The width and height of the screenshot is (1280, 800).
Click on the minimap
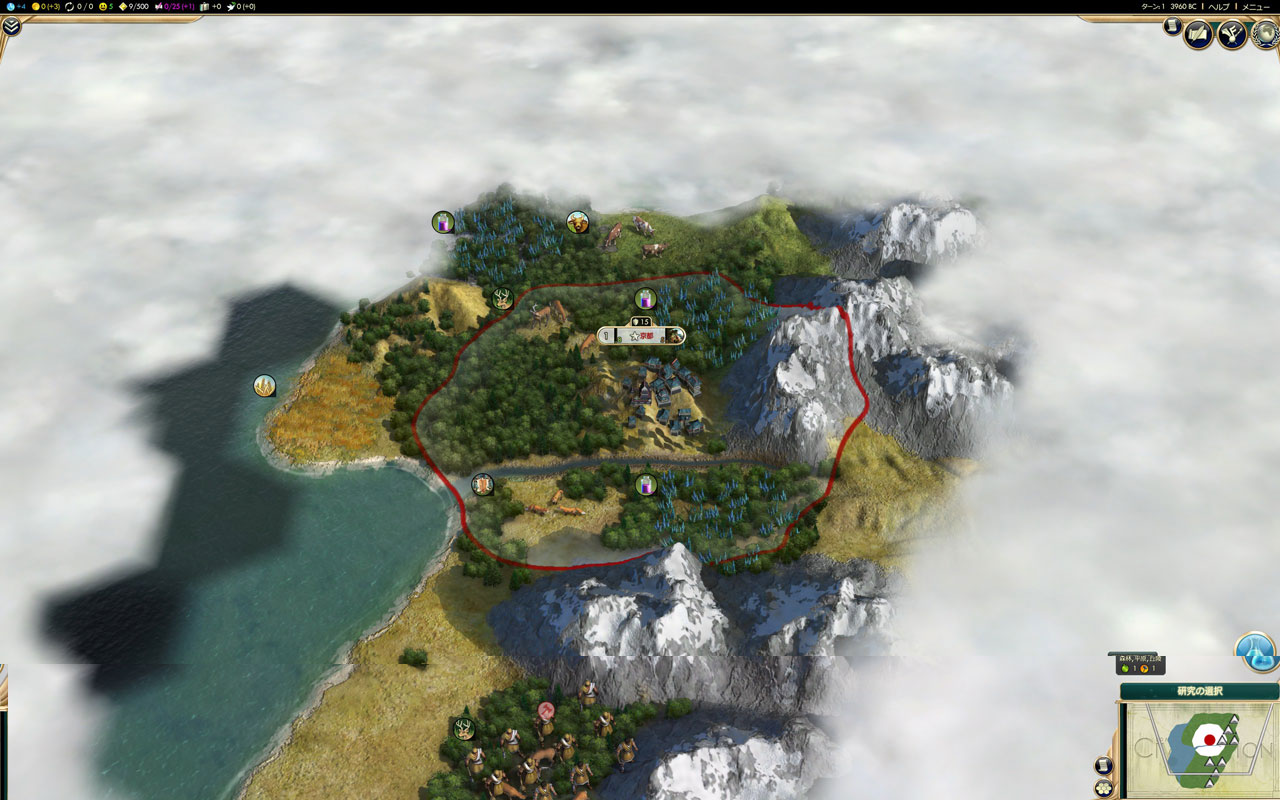[x=1198, y=749]
